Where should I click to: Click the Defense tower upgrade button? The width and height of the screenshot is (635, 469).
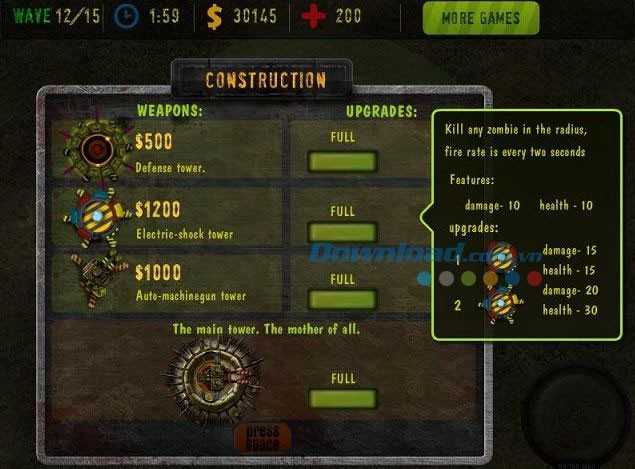coord(342,162)
